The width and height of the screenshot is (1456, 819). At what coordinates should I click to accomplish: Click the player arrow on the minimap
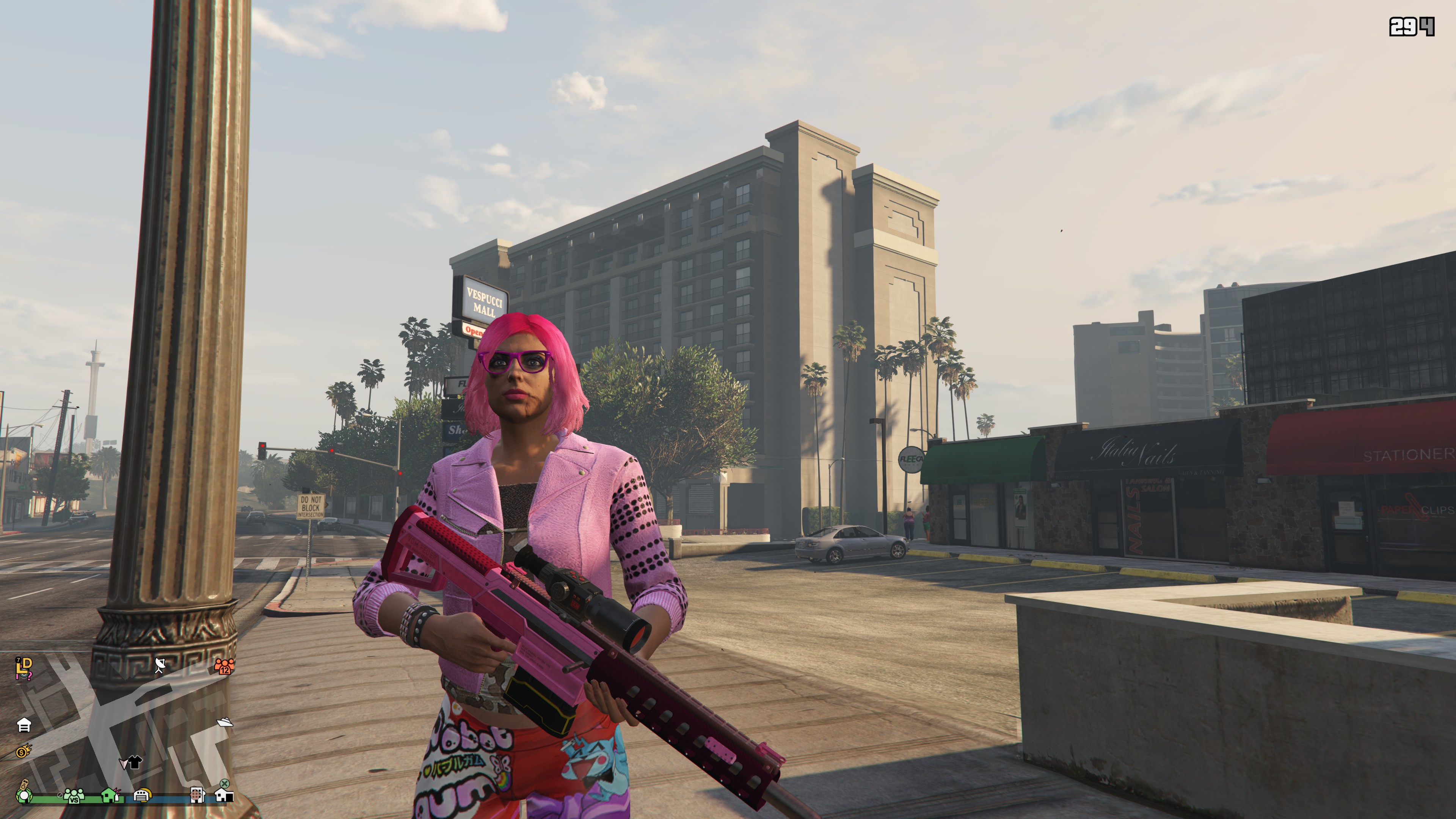click(123, 764)
